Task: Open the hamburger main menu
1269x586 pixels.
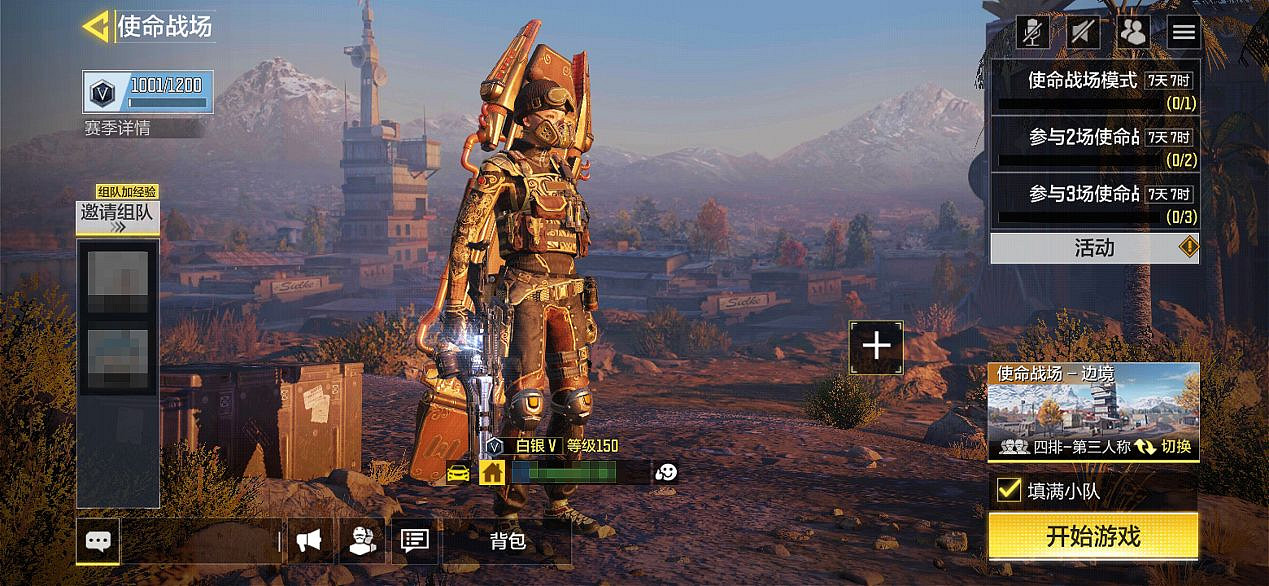Action: pyautogui.click(x=1184, y=32)
